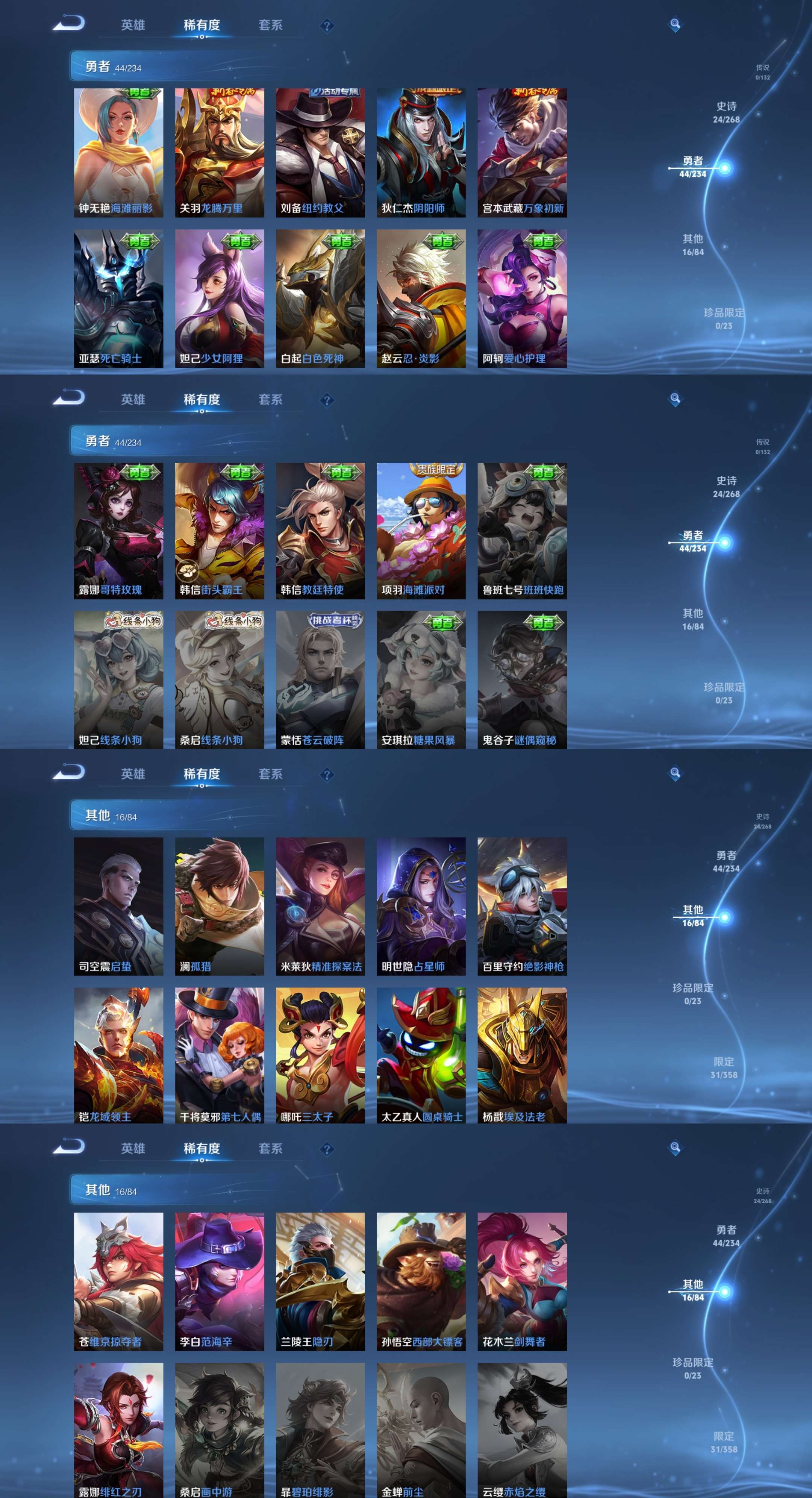Screen dimensions: 812x1498
Task: Open the 关羽 龙腾万里 skin
Action: tap(219, 153)
